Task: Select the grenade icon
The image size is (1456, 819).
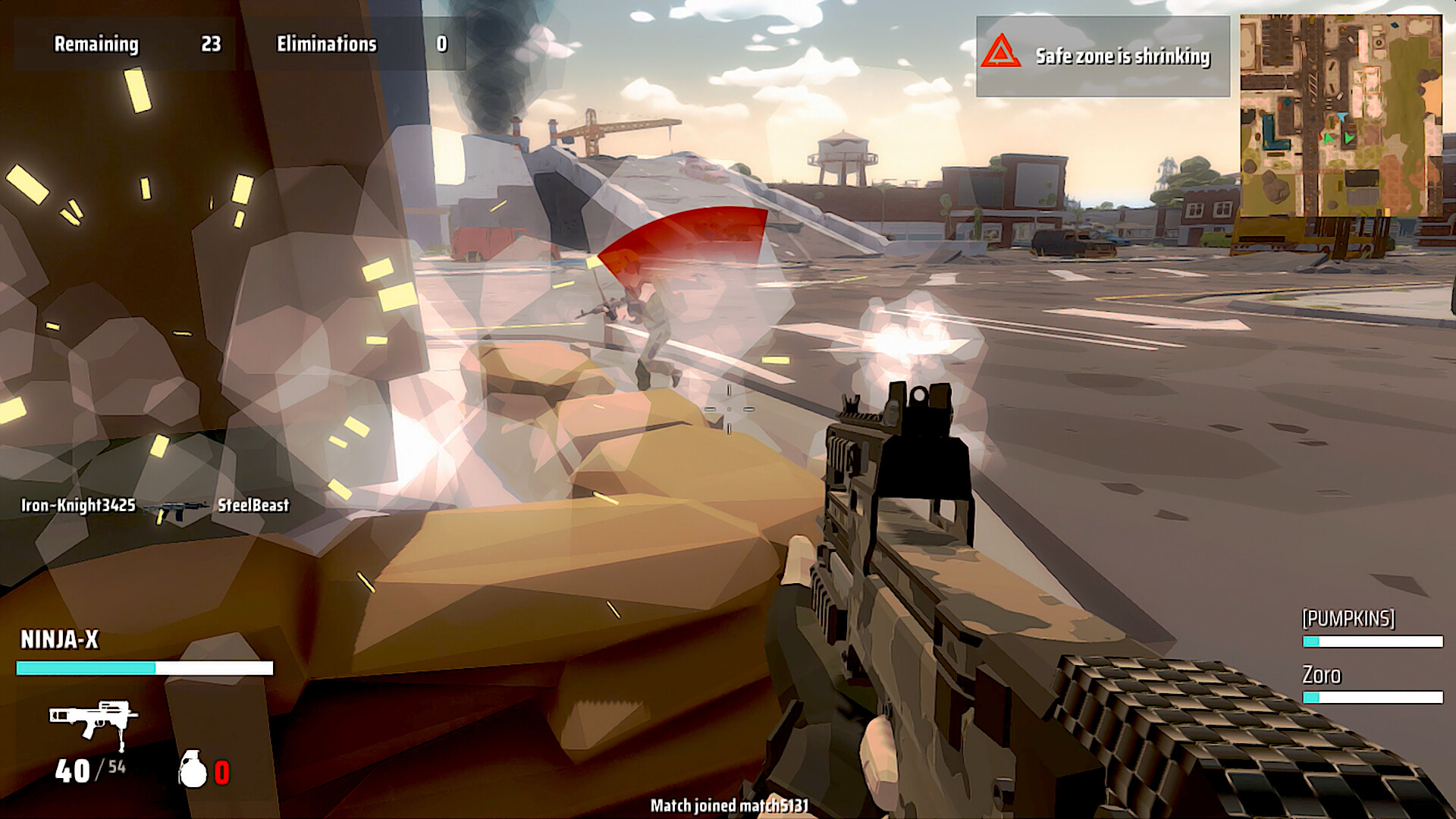Action: [193, 769]
